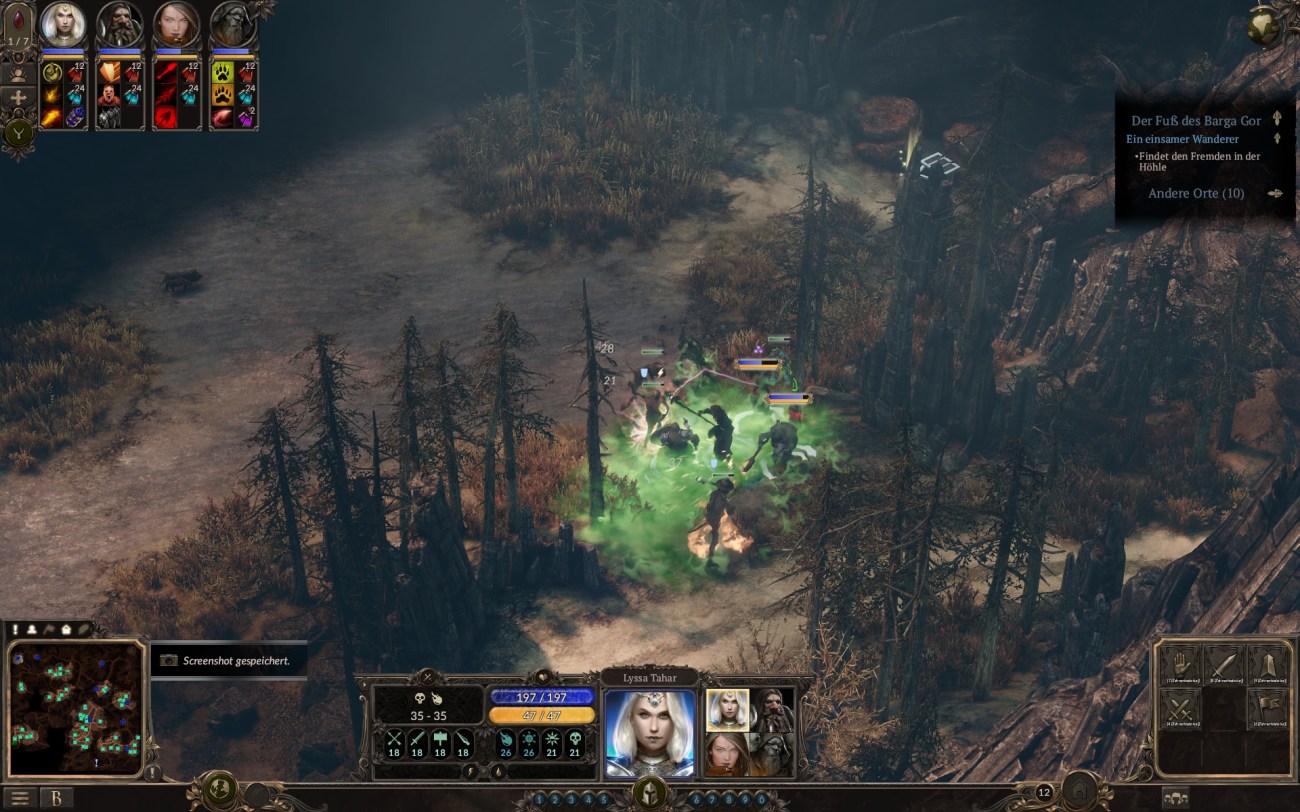
Task: Use the dwarf's shouting face ability
Action: click(109, 95)
